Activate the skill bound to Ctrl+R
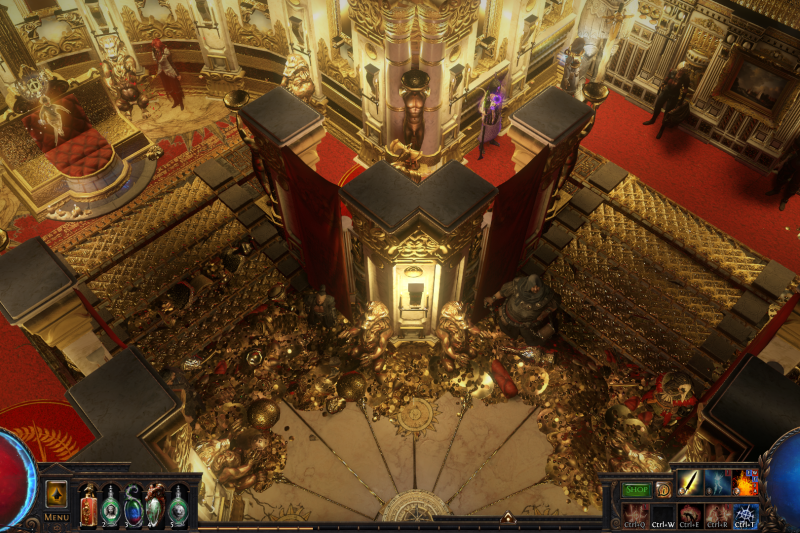Image resolution: width=800 pixels, height=533 pixels. coord(718,514)
